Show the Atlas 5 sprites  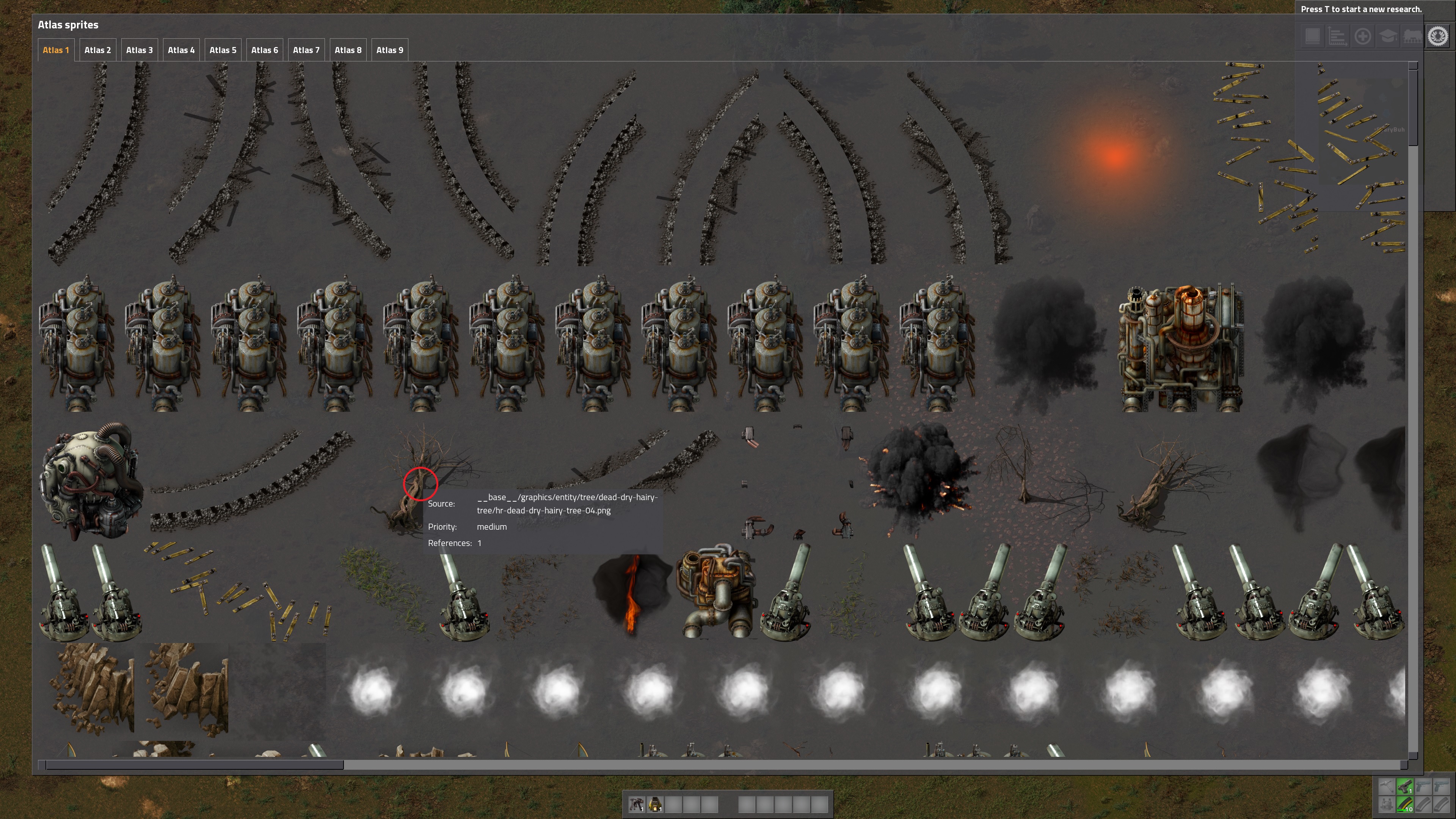point(223,50)
